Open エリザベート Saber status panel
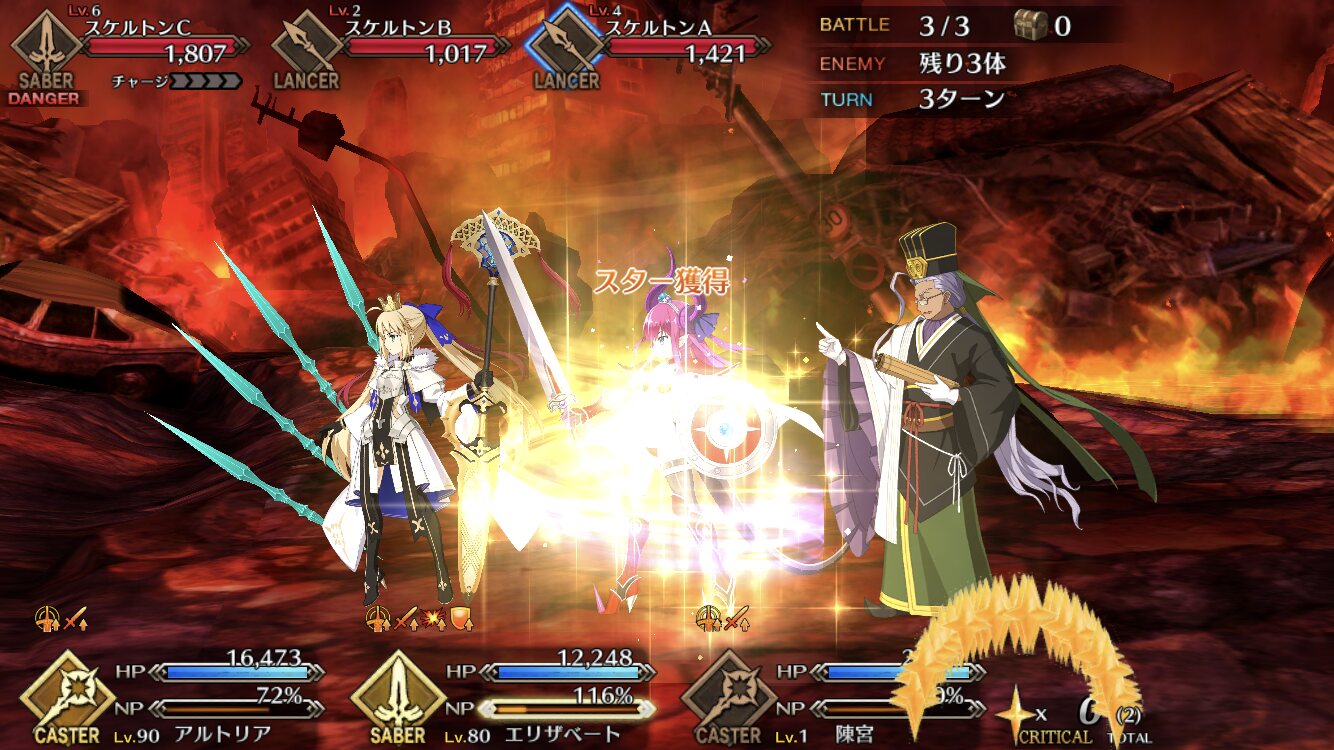Image resolution: width=1334 pixels, height=750 pixels. (x=500, y=695)
